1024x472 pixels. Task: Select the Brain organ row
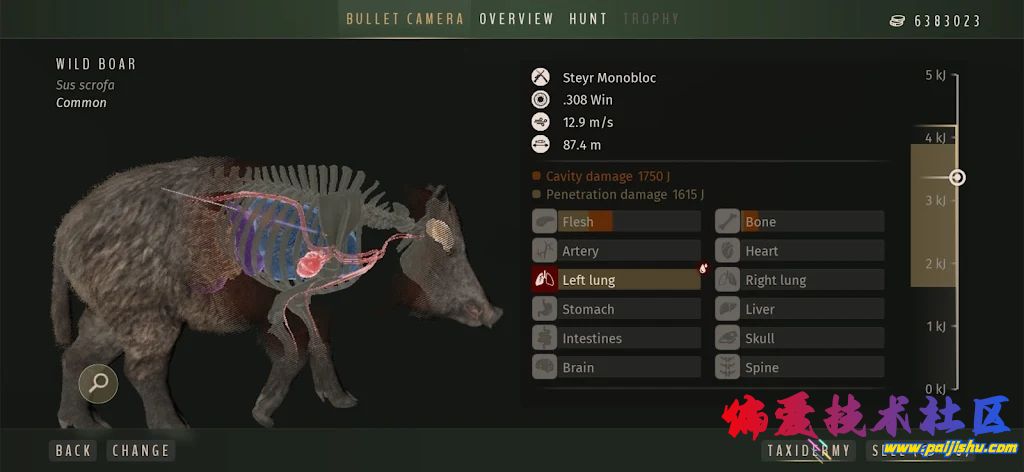click(616, 367)
